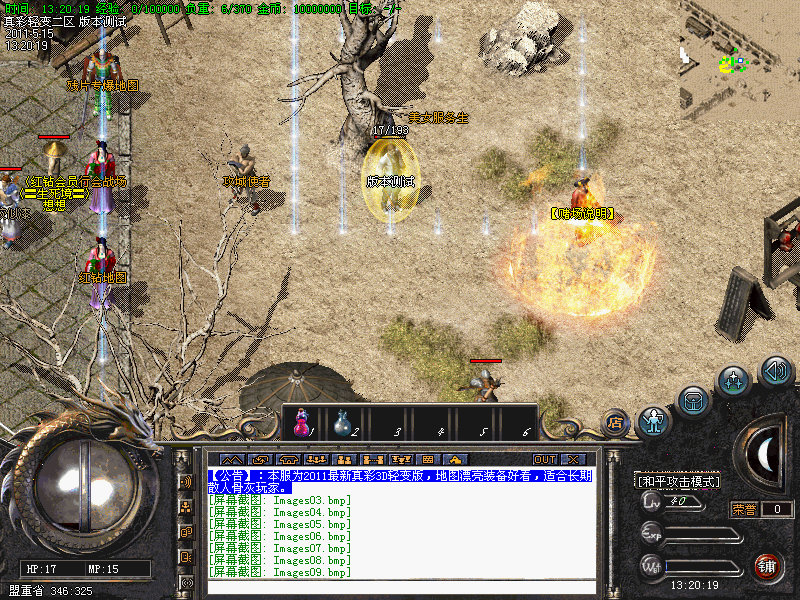This screenshot has width=800, height=600.
Task: Change the 和平攻击模式 attack mode label
Action: [678, 481]
